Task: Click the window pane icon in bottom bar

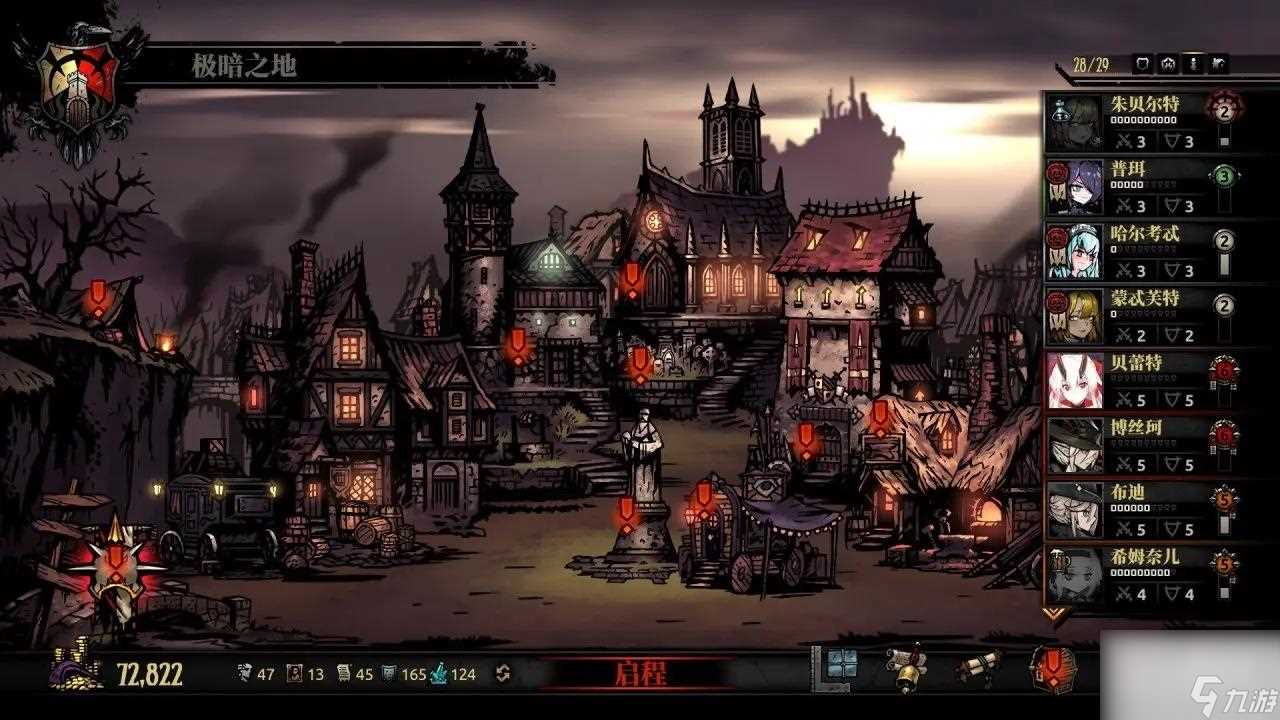Action: 840,665
